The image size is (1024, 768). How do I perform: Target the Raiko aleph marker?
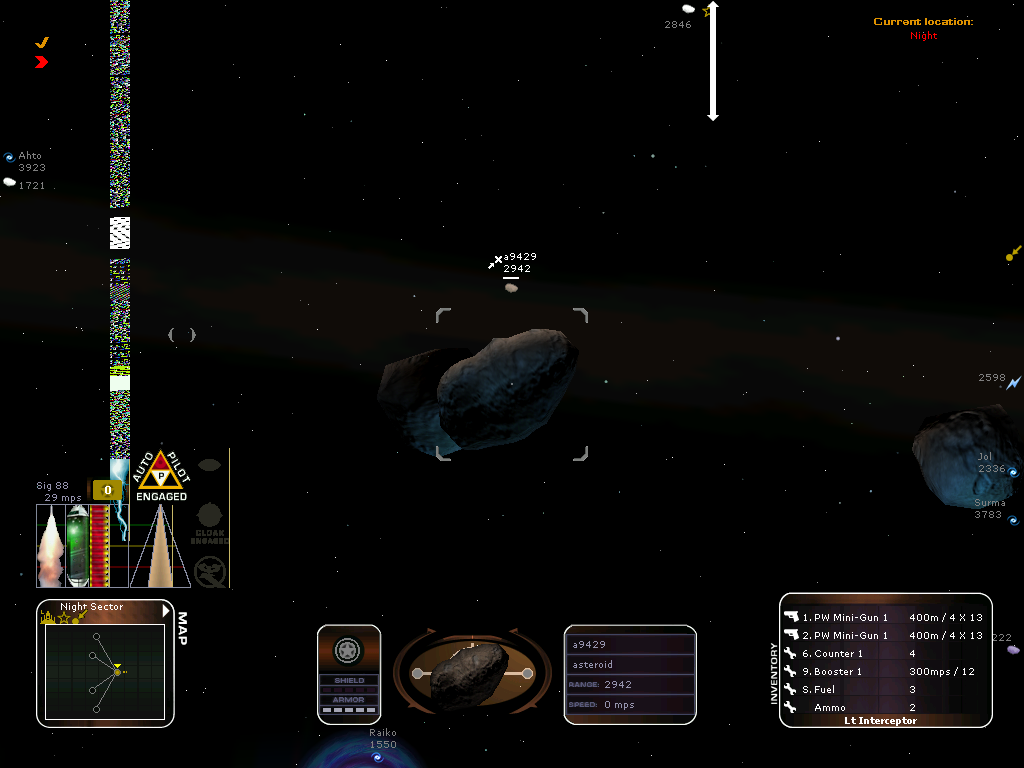[378, 757]
